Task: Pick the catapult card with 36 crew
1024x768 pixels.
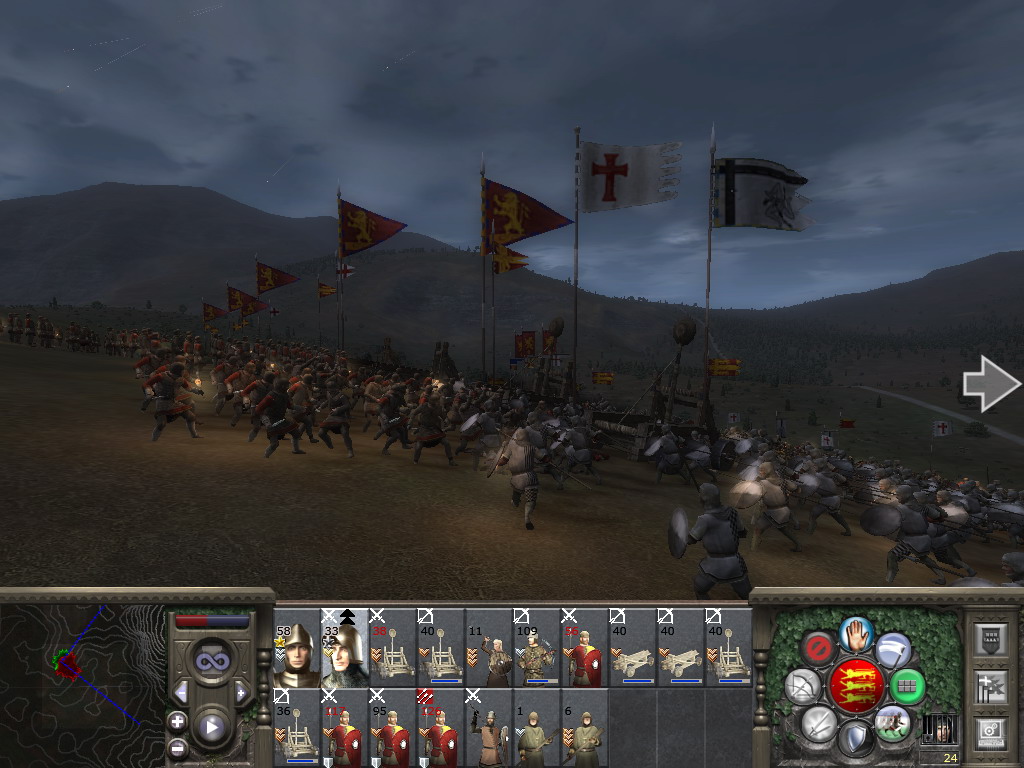Action: tap(297, 727)
